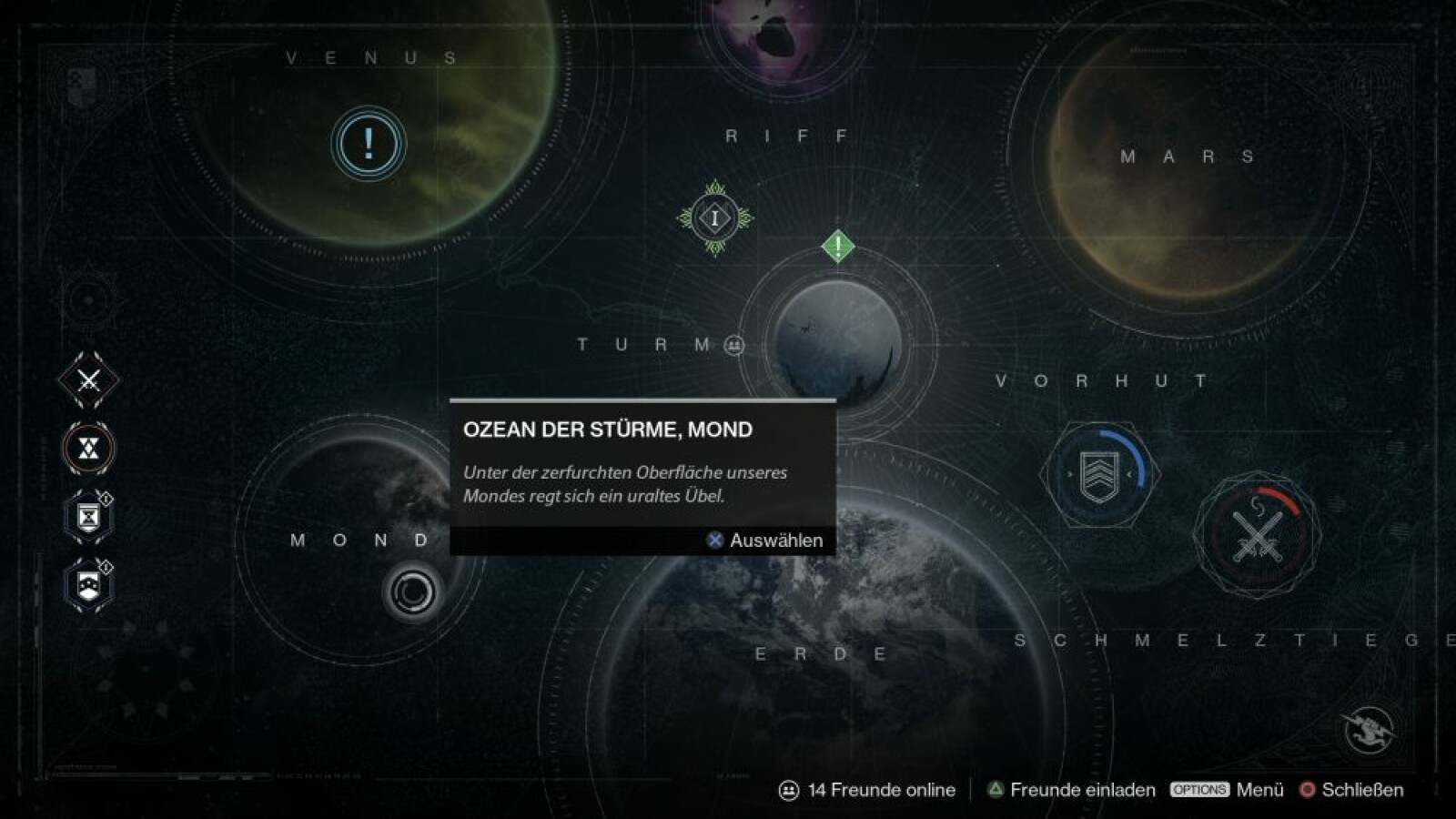
Task: Select the circular hourglass icon on left sidebar
Action: [88, 448]
